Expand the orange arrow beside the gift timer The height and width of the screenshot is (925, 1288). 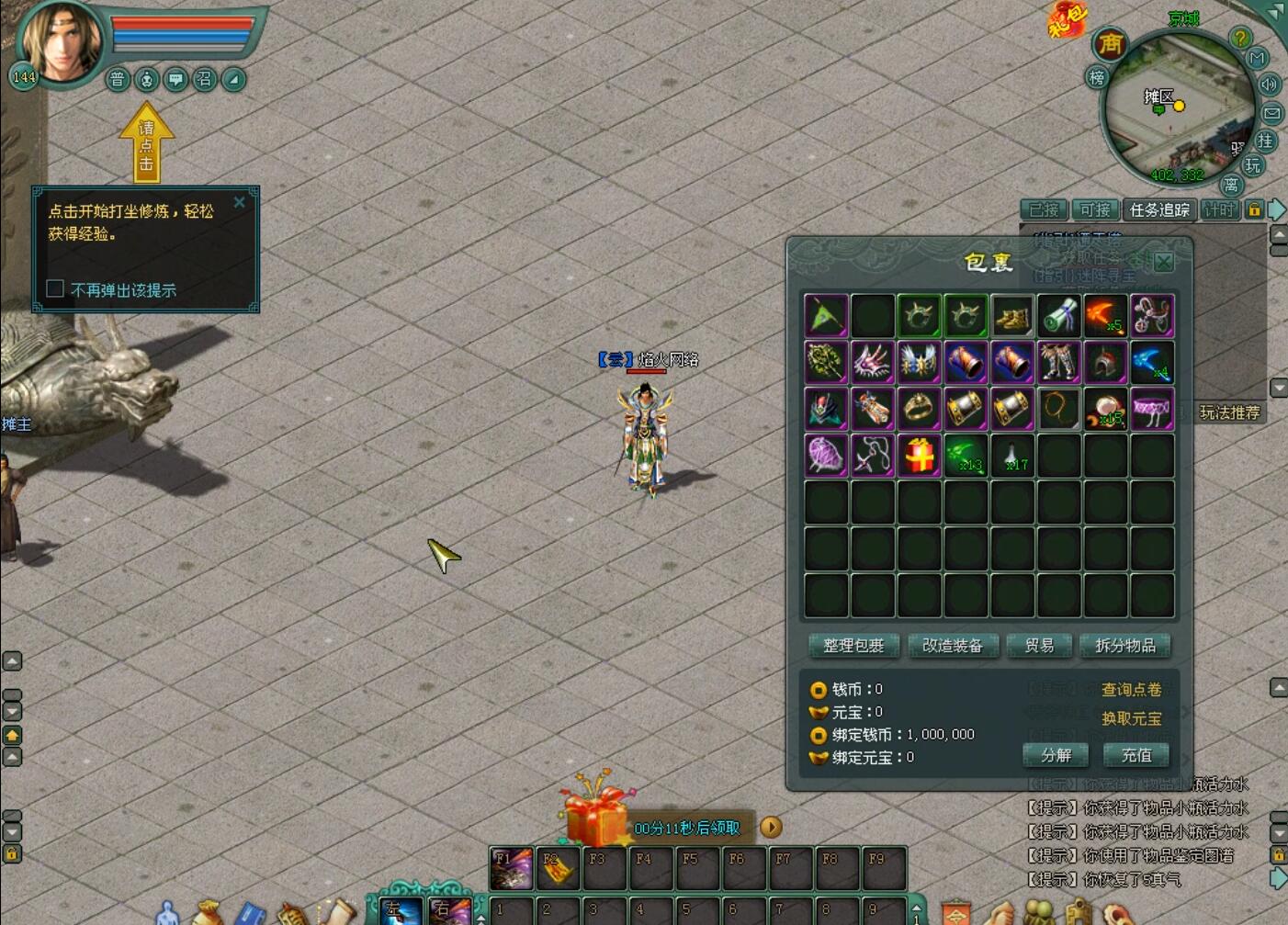(x=770, y=828)
